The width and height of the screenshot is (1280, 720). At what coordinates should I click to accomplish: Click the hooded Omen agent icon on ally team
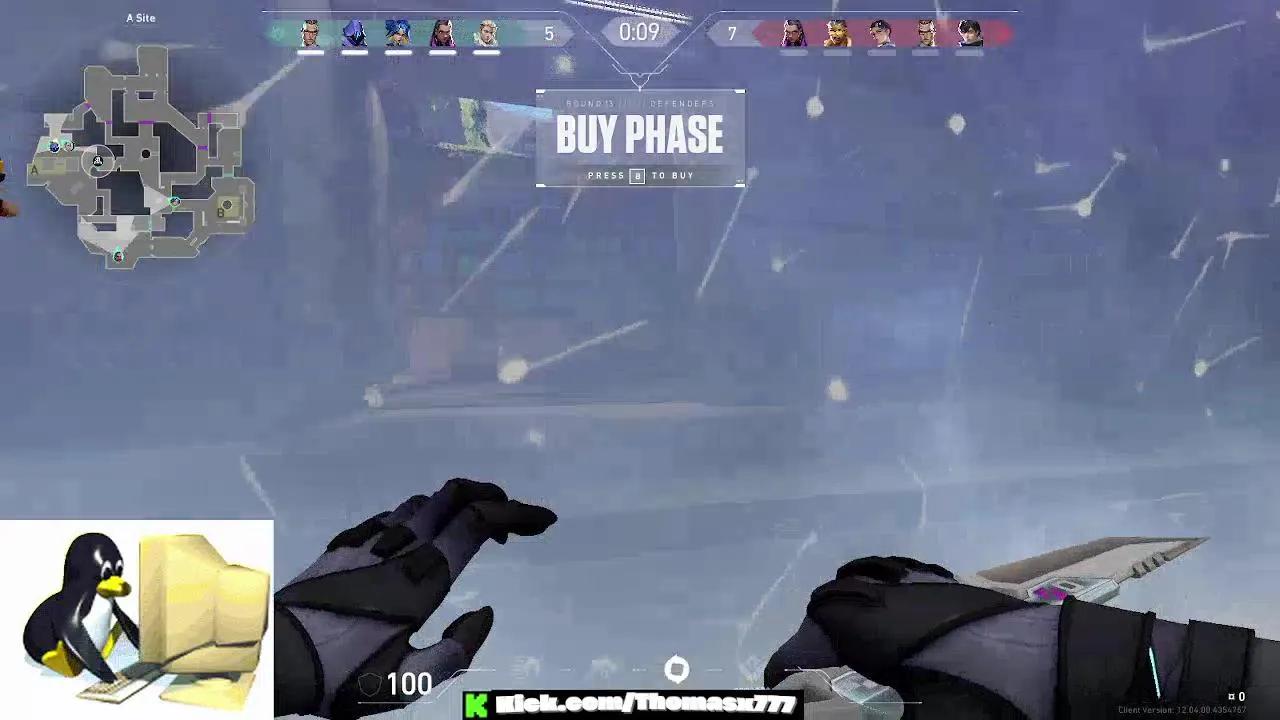click(x=354, y=30)
